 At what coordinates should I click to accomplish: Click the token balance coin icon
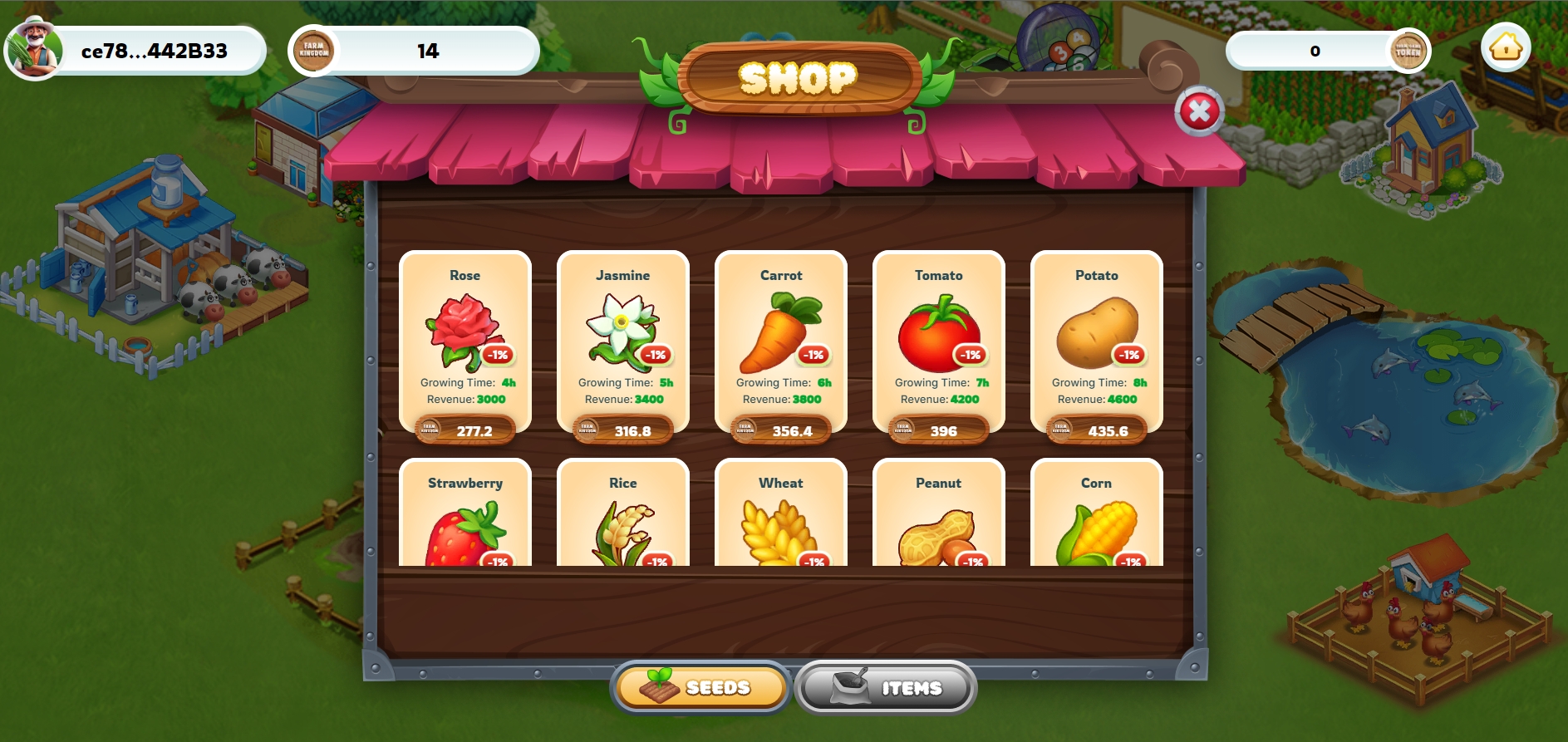(1408, 51)
